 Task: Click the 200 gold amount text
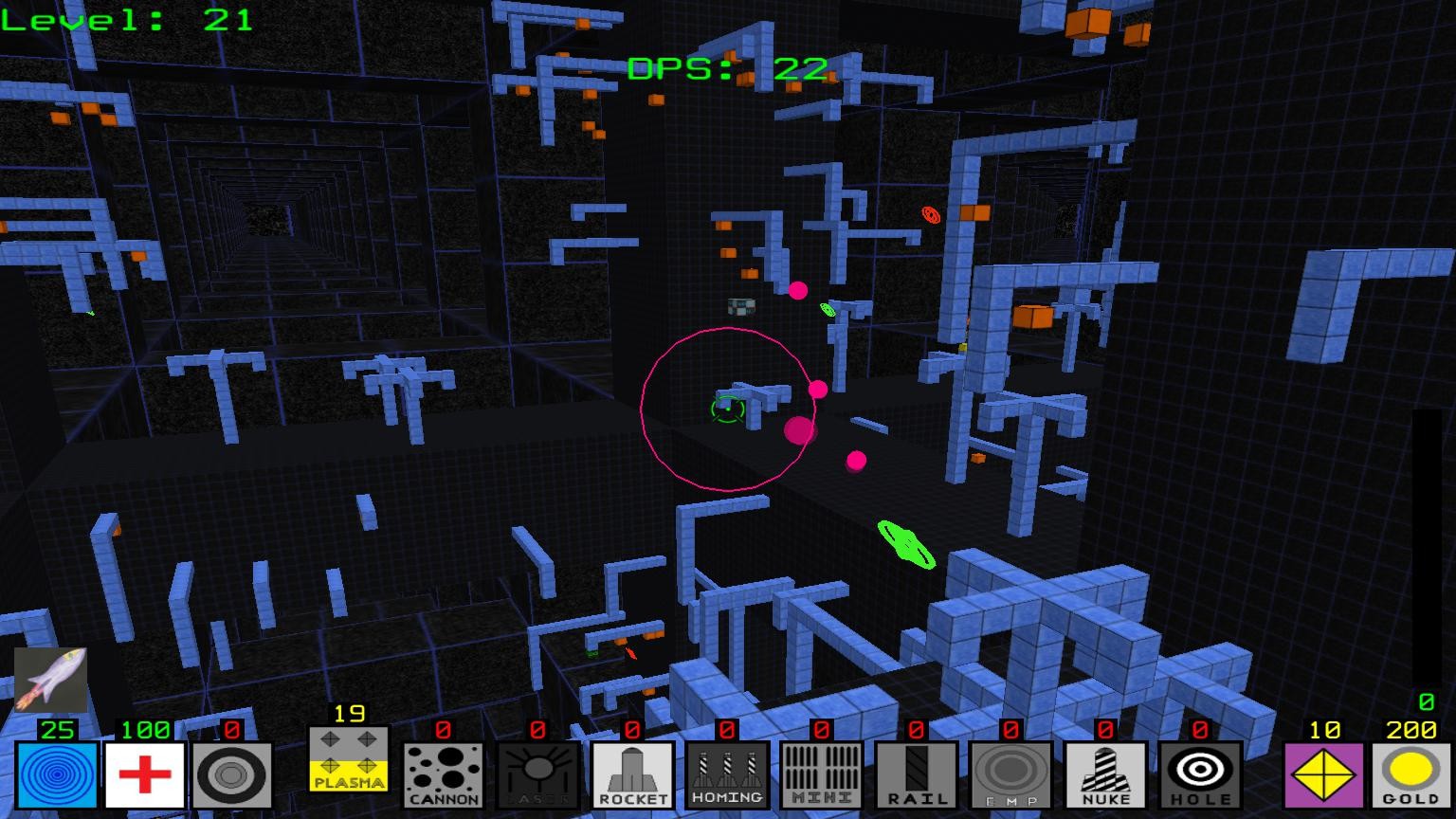coord(1410,730)
